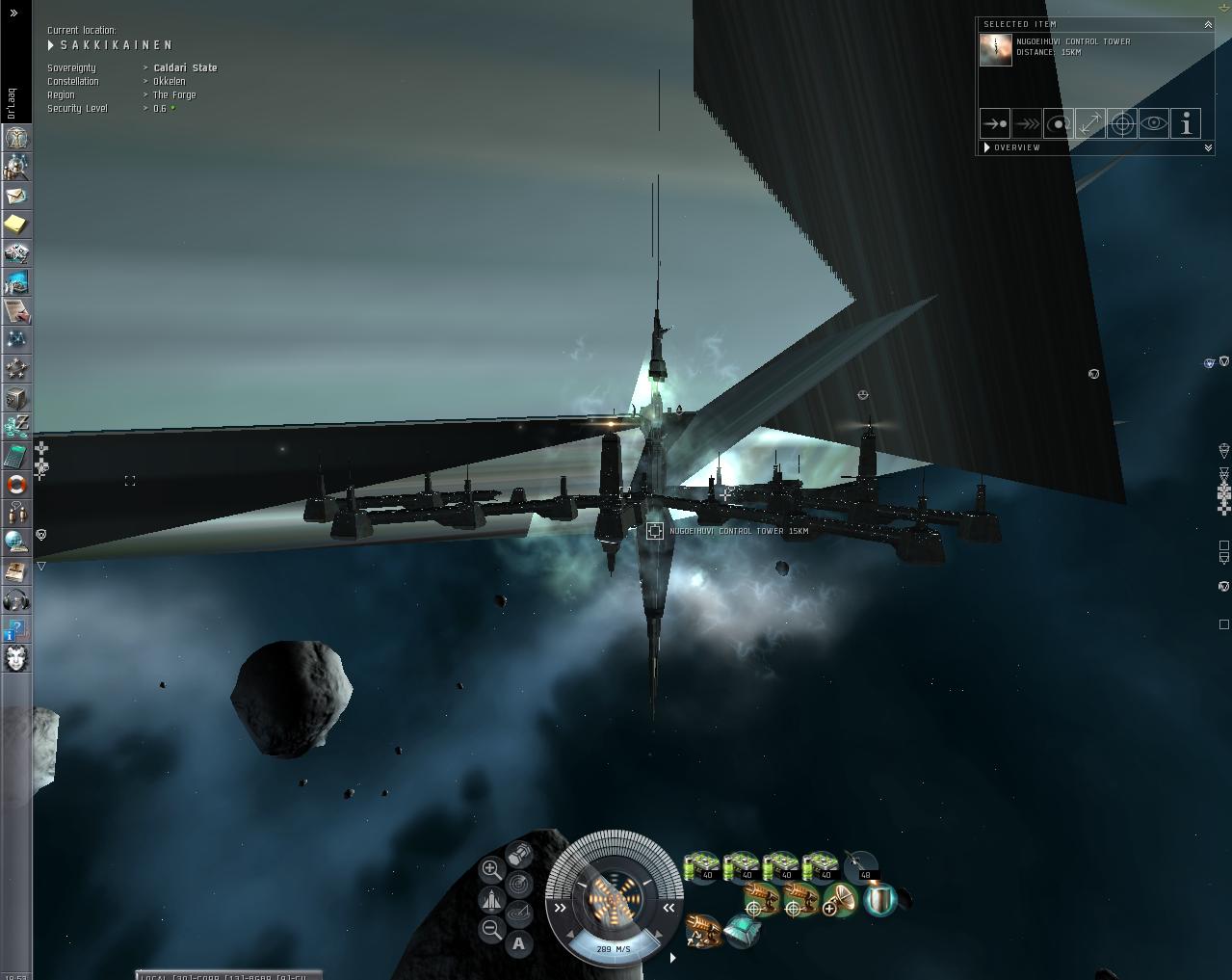This screenshot has height=980, width=1232.
Task: Activate the shield hardener module
Action: point(878,900)
